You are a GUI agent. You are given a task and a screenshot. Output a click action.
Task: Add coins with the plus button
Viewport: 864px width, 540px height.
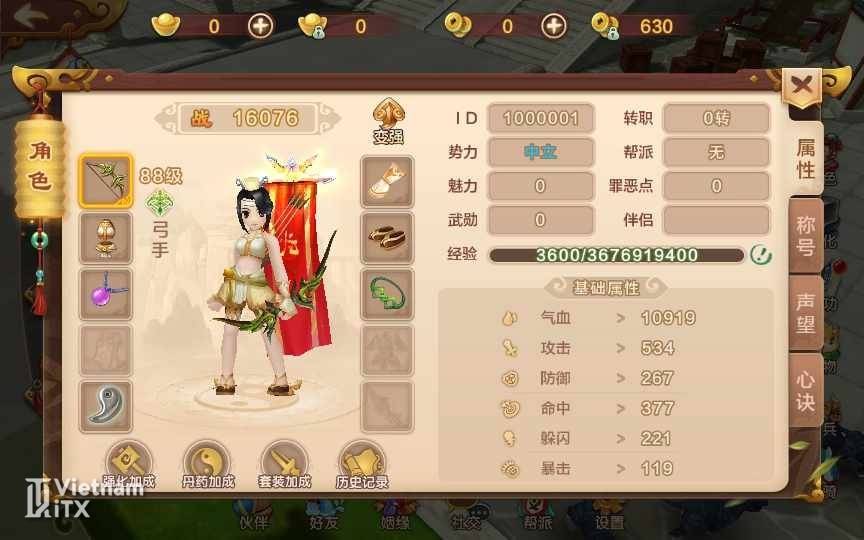tap(554, 26)
